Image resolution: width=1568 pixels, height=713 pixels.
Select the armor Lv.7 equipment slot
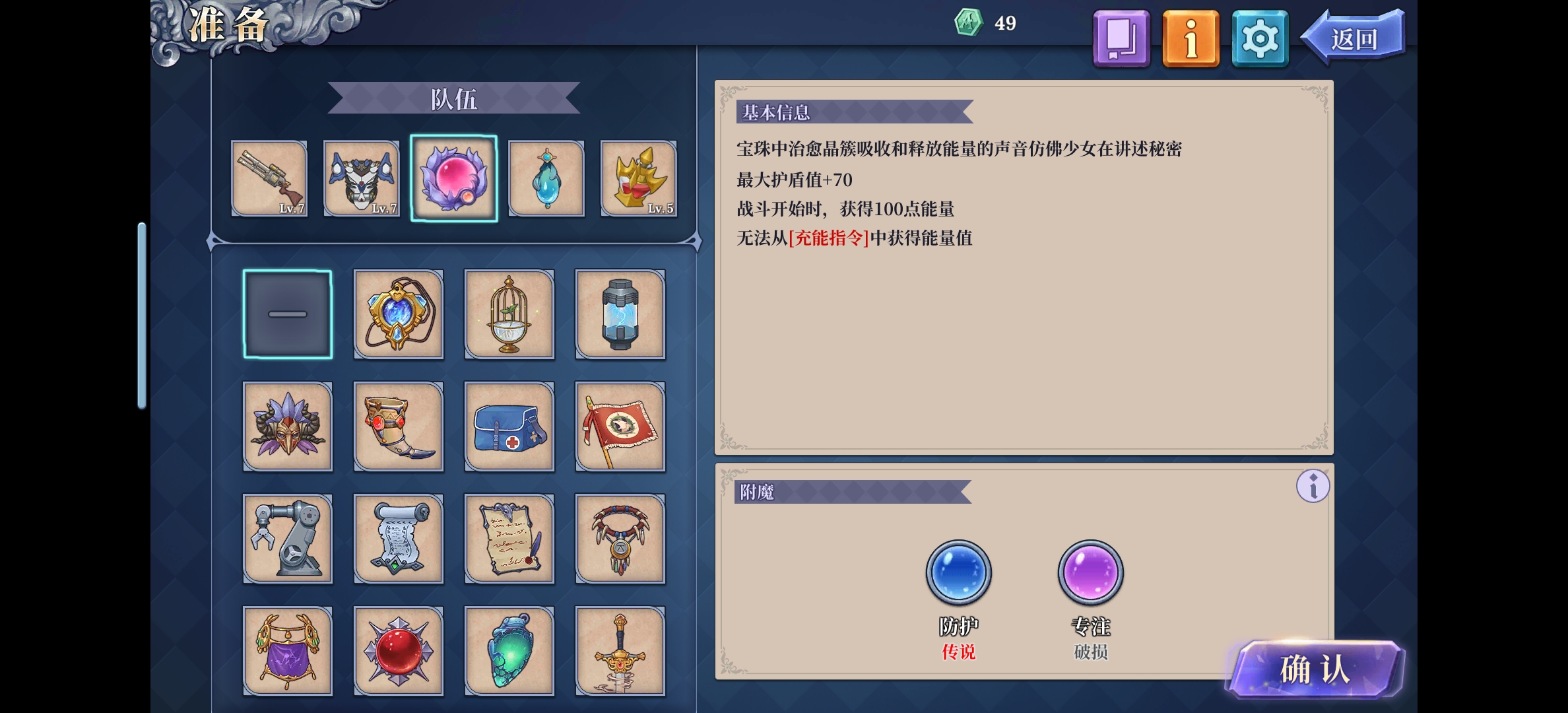(362, 178)
